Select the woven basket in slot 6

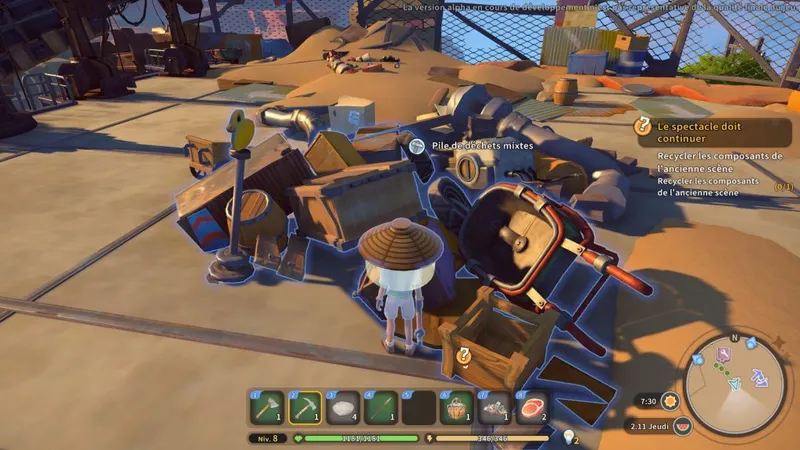457,407
